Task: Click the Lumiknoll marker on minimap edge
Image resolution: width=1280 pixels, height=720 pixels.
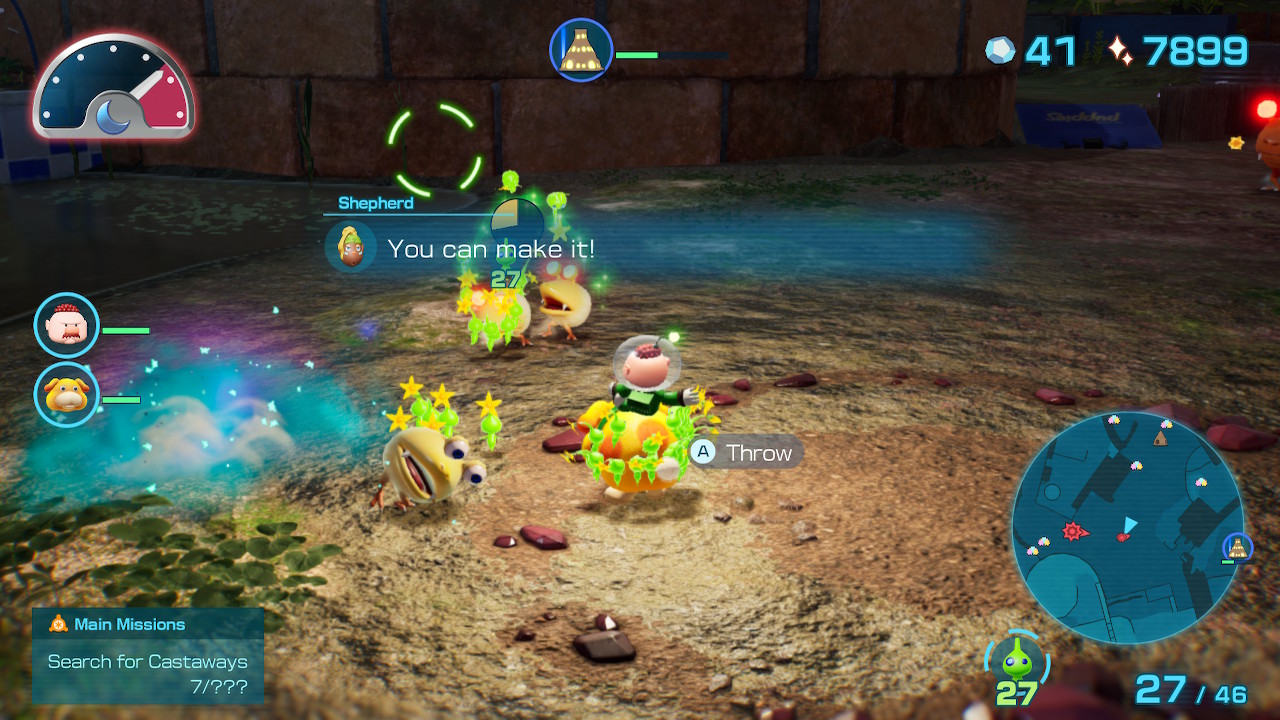Action: click(x=1238, y=547)
